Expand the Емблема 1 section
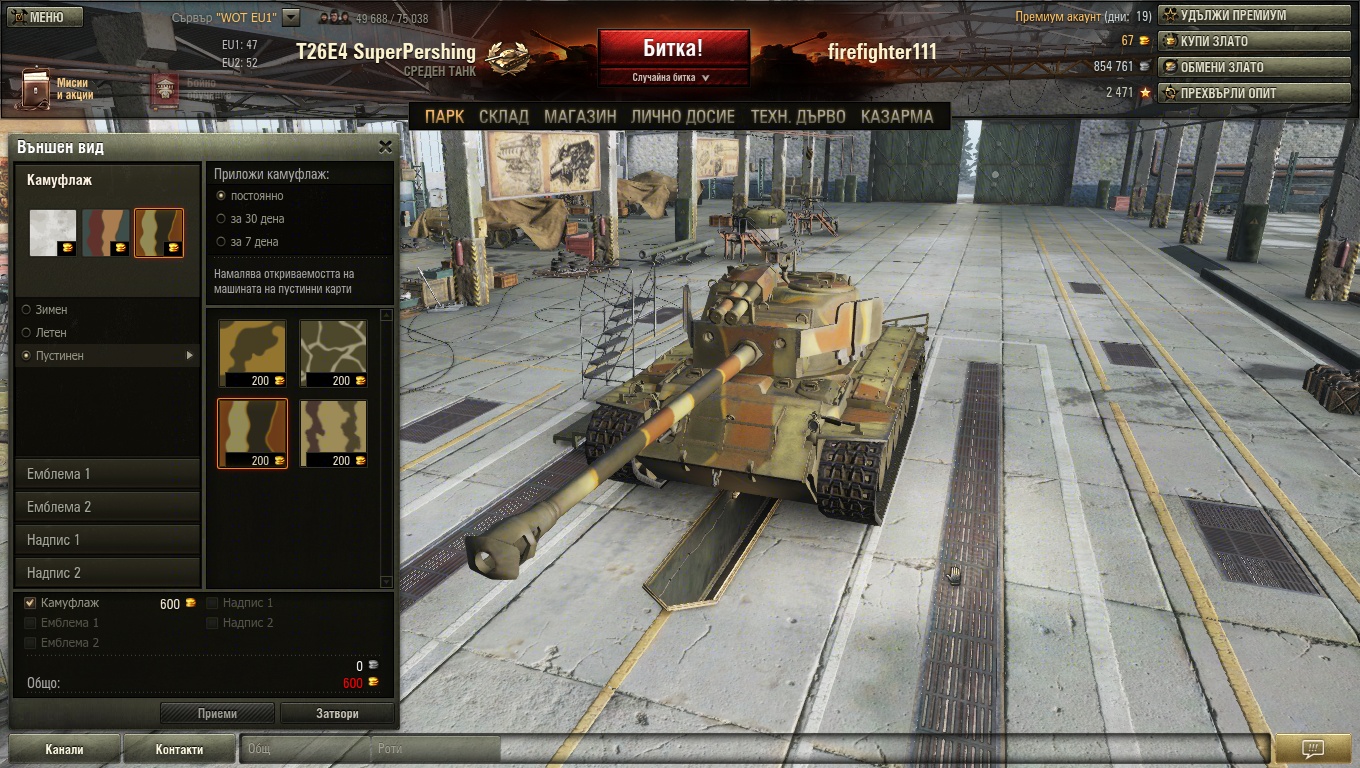Screen dimensions: 1360x768 (108, 474)
